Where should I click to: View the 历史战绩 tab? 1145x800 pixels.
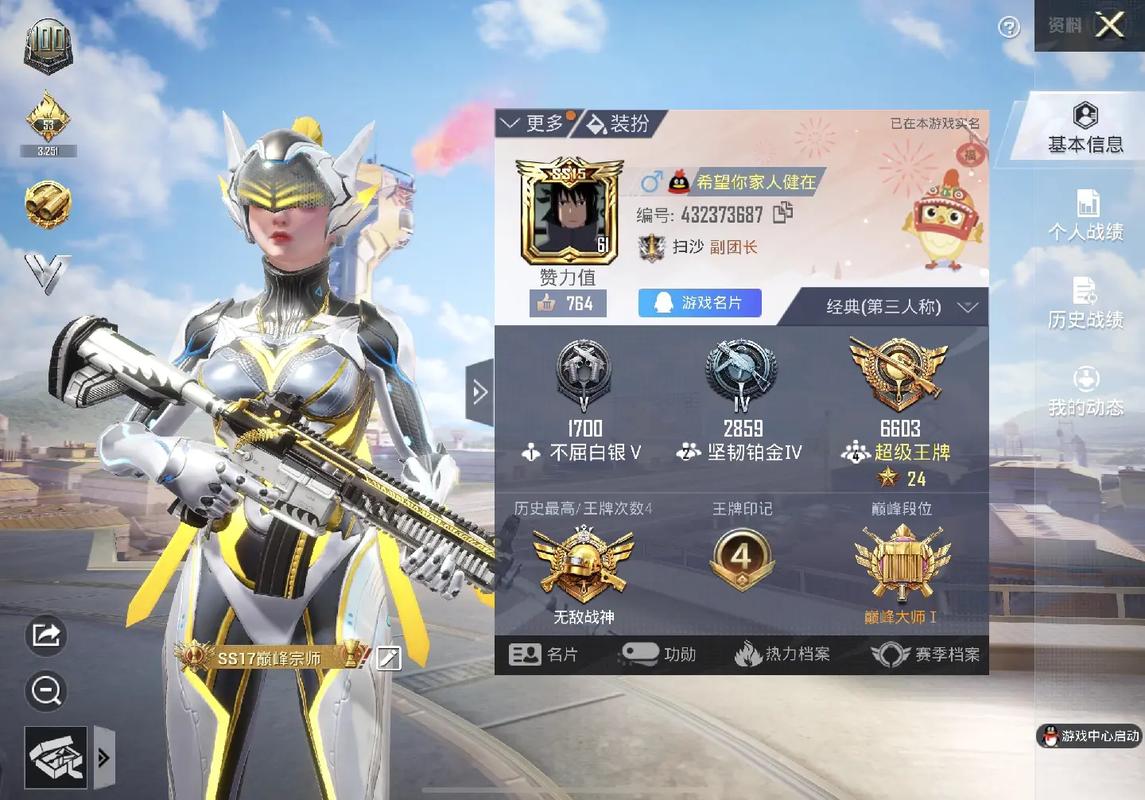point(1085,303)
